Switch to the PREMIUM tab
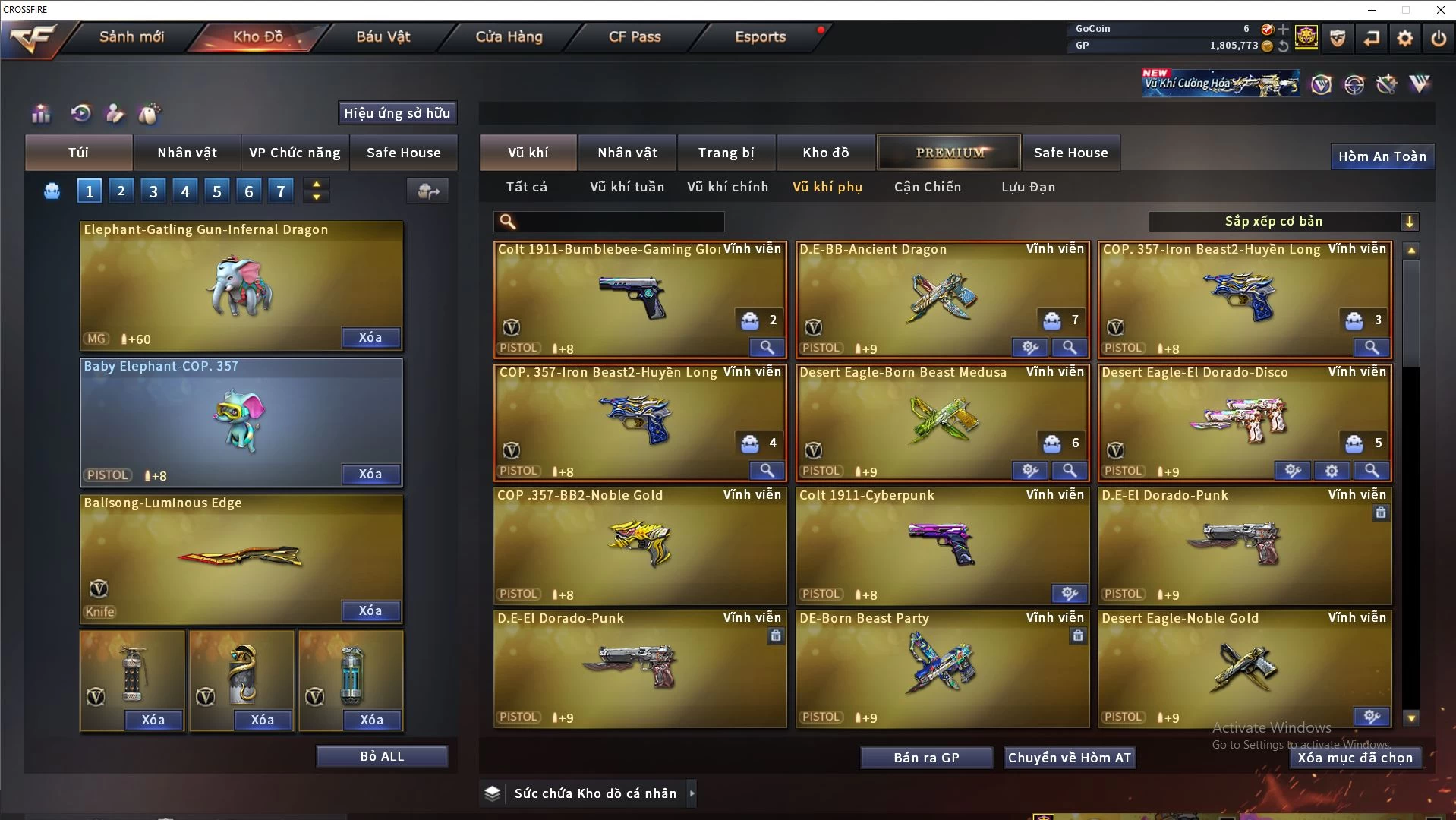The width and height of the screenshot is (1456, 820). [x=950, y=153]
